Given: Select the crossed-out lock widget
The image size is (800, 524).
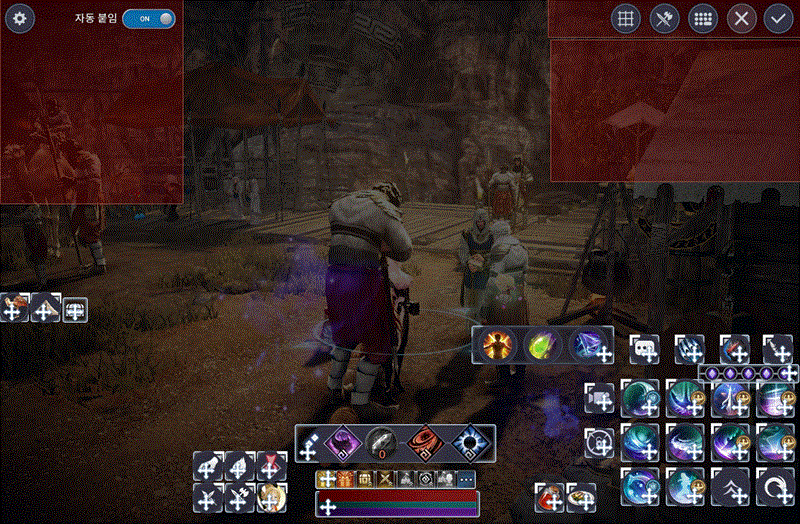Looking at the screenshot, I should [x=600, y=441].
